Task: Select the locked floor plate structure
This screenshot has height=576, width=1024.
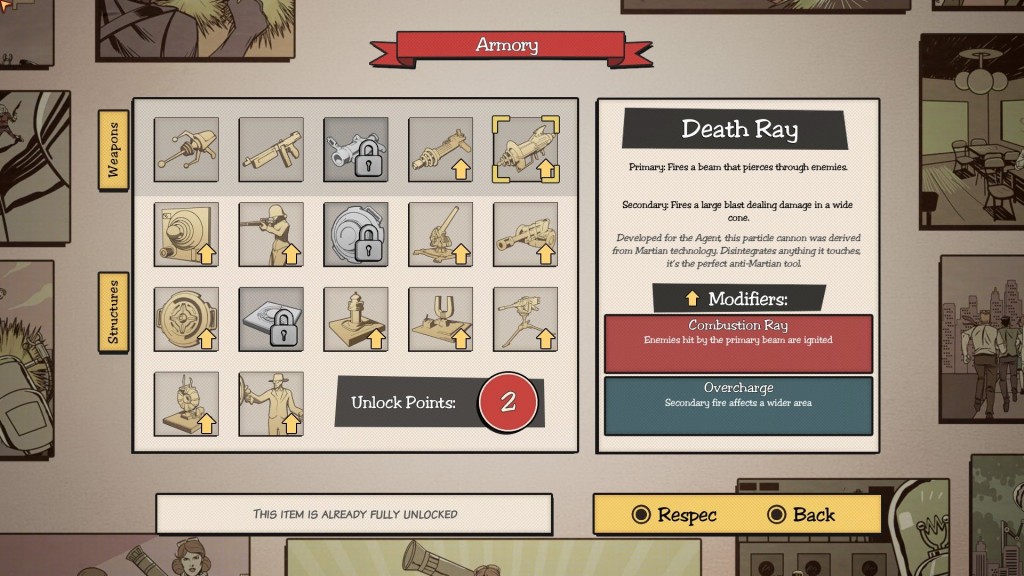Action: [271, 320]
